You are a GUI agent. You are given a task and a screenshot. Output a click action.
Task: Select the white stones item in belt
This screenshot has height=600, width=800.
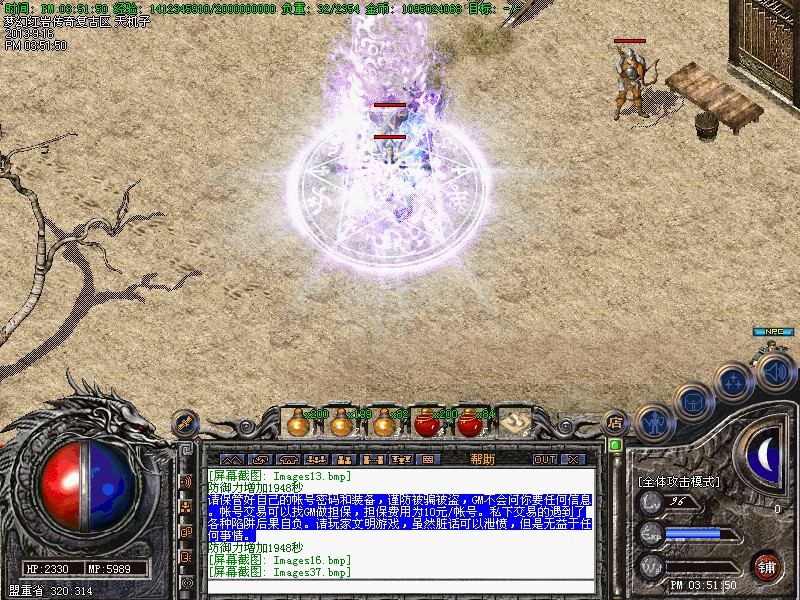click(515, 423)
